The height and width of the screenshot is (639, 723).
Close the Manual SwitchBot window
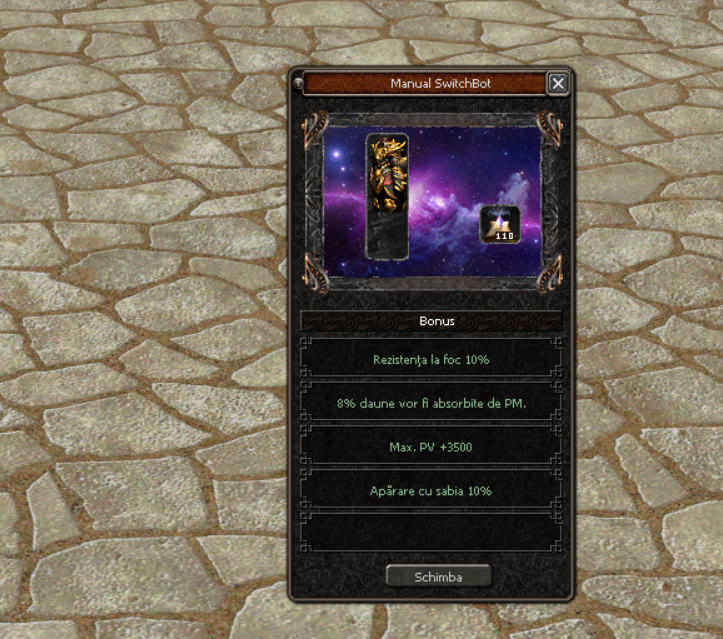(558, 84)
